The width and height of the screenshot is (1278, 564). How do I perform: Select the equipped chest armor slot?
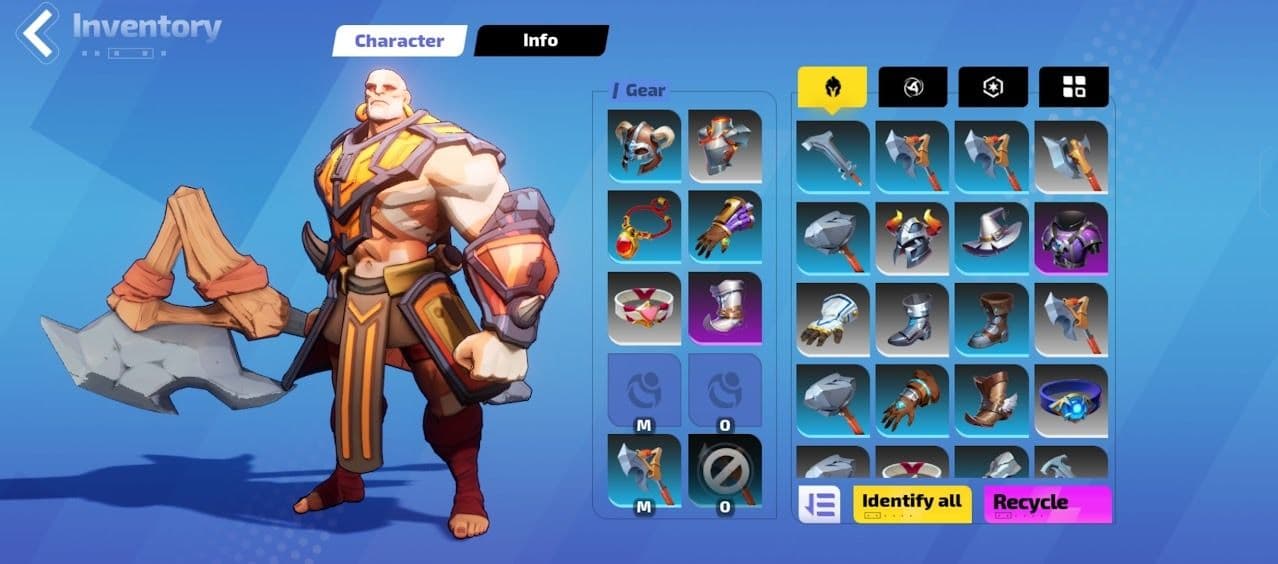[x=725, y=147]
